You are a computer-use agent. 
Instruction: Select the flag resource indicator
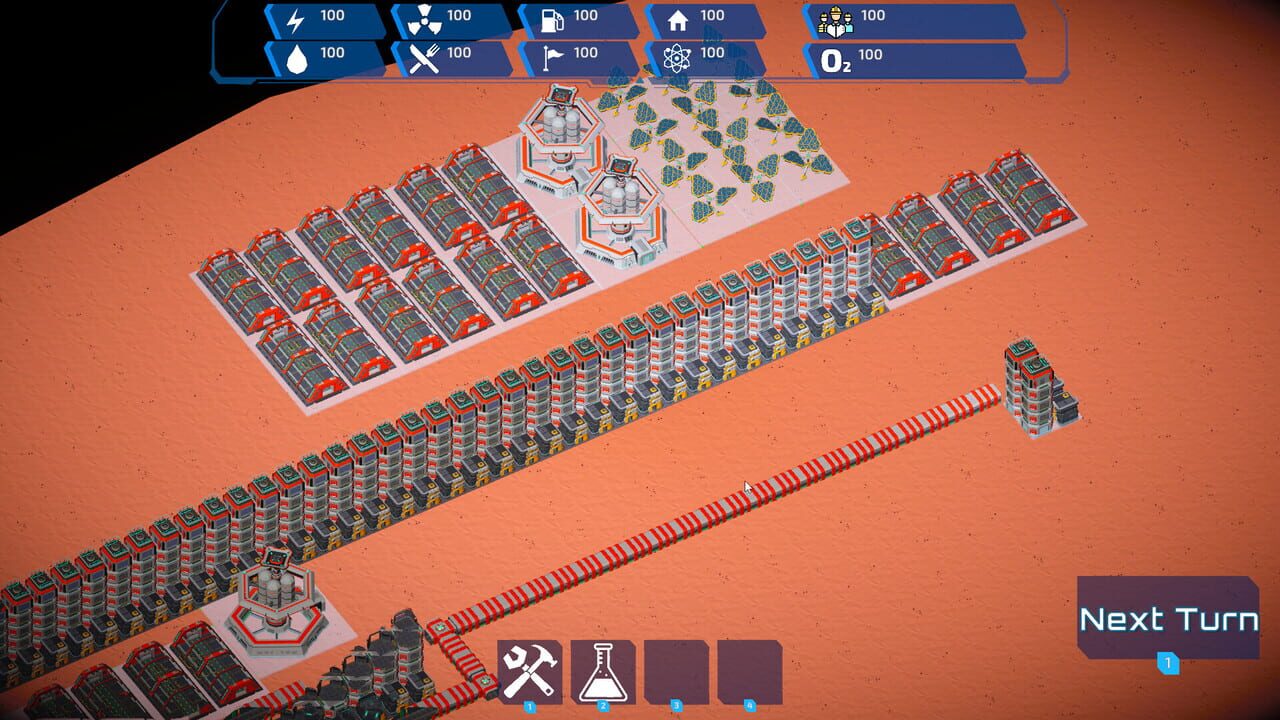554,54
